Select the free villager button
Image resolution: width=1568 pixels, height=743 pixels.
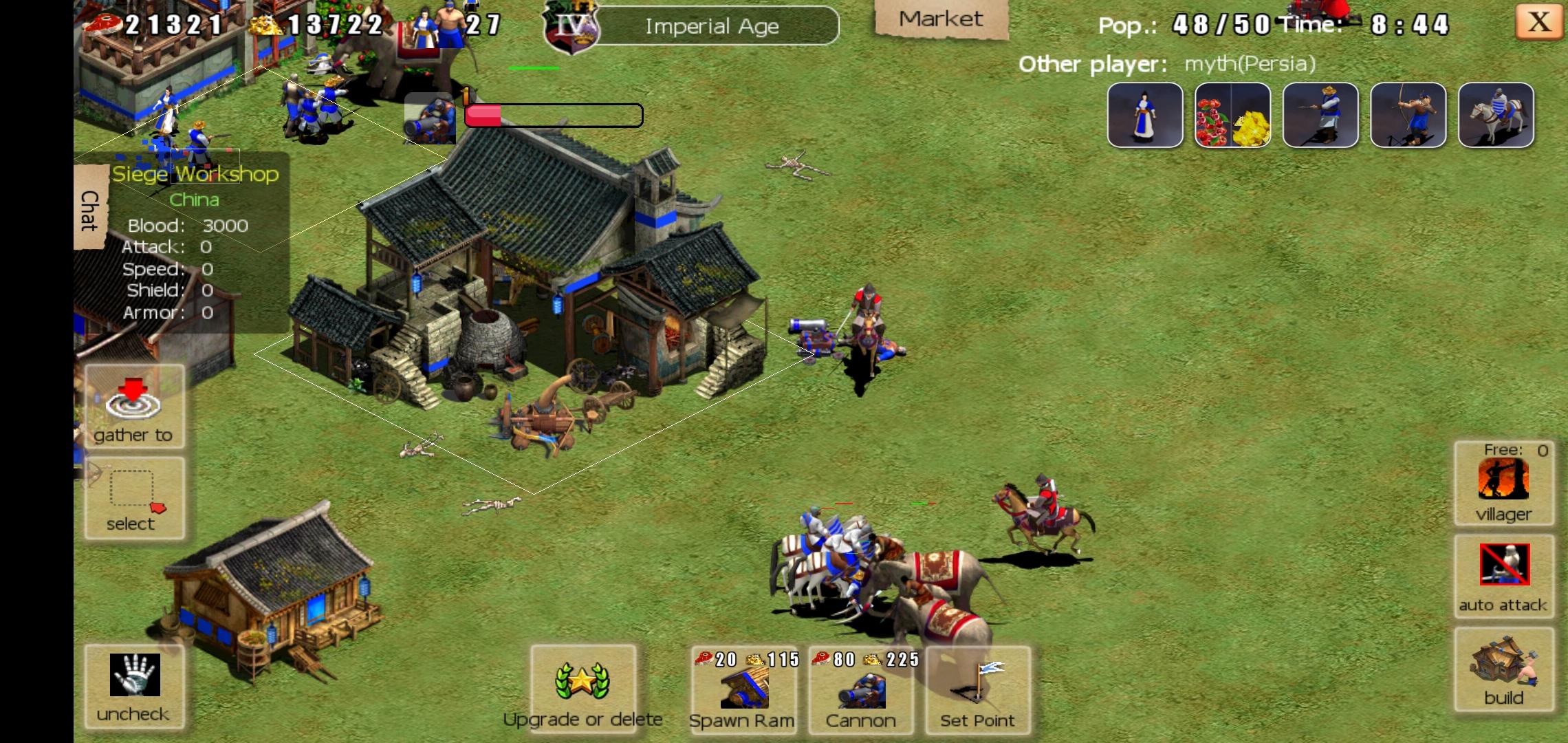pyautogui.click(x=1503, y=483)
